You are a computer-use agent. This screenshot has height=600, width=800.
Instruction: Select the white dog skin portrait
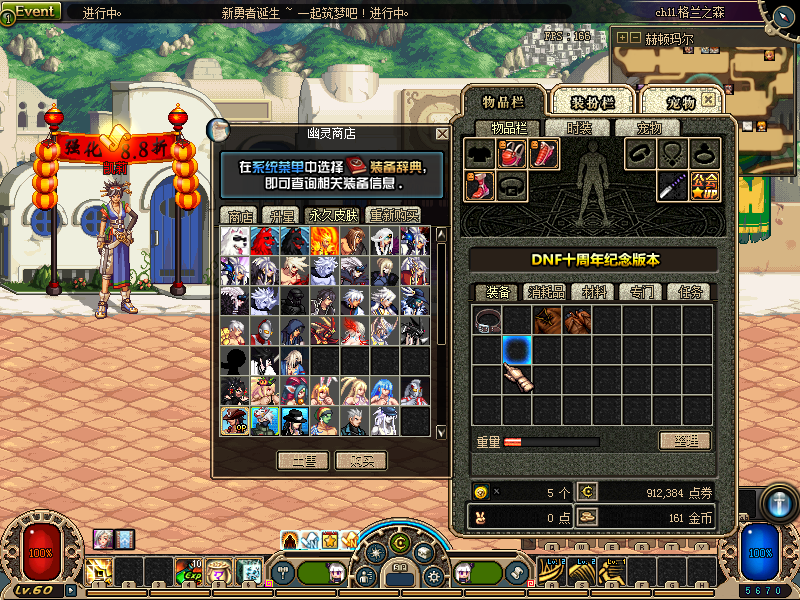(235, 240)
